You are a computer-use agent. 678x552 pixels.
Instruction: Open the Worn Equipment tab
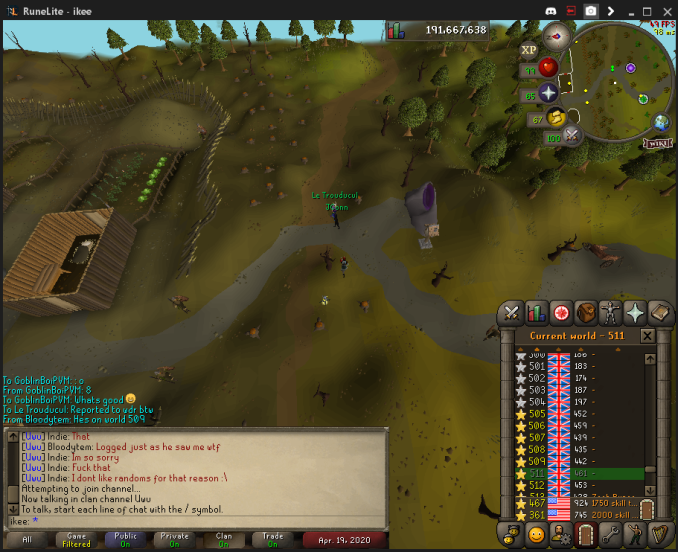tap(611, 312)
